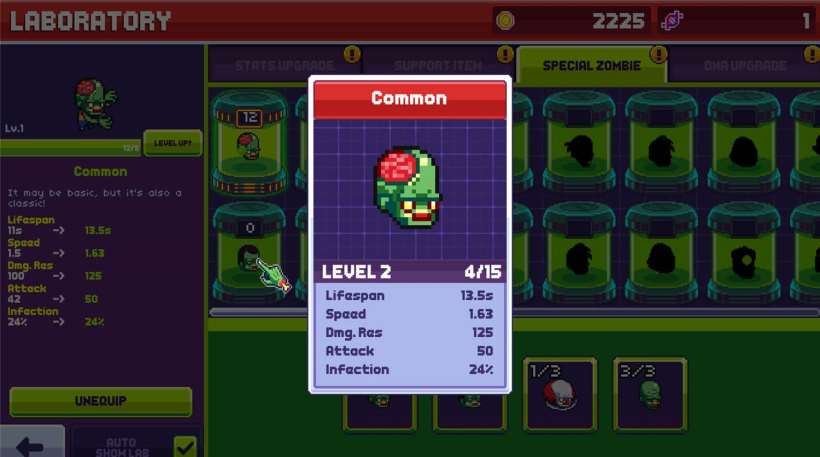Choose the 3/3 zombie equip slot

pos(650,394)
